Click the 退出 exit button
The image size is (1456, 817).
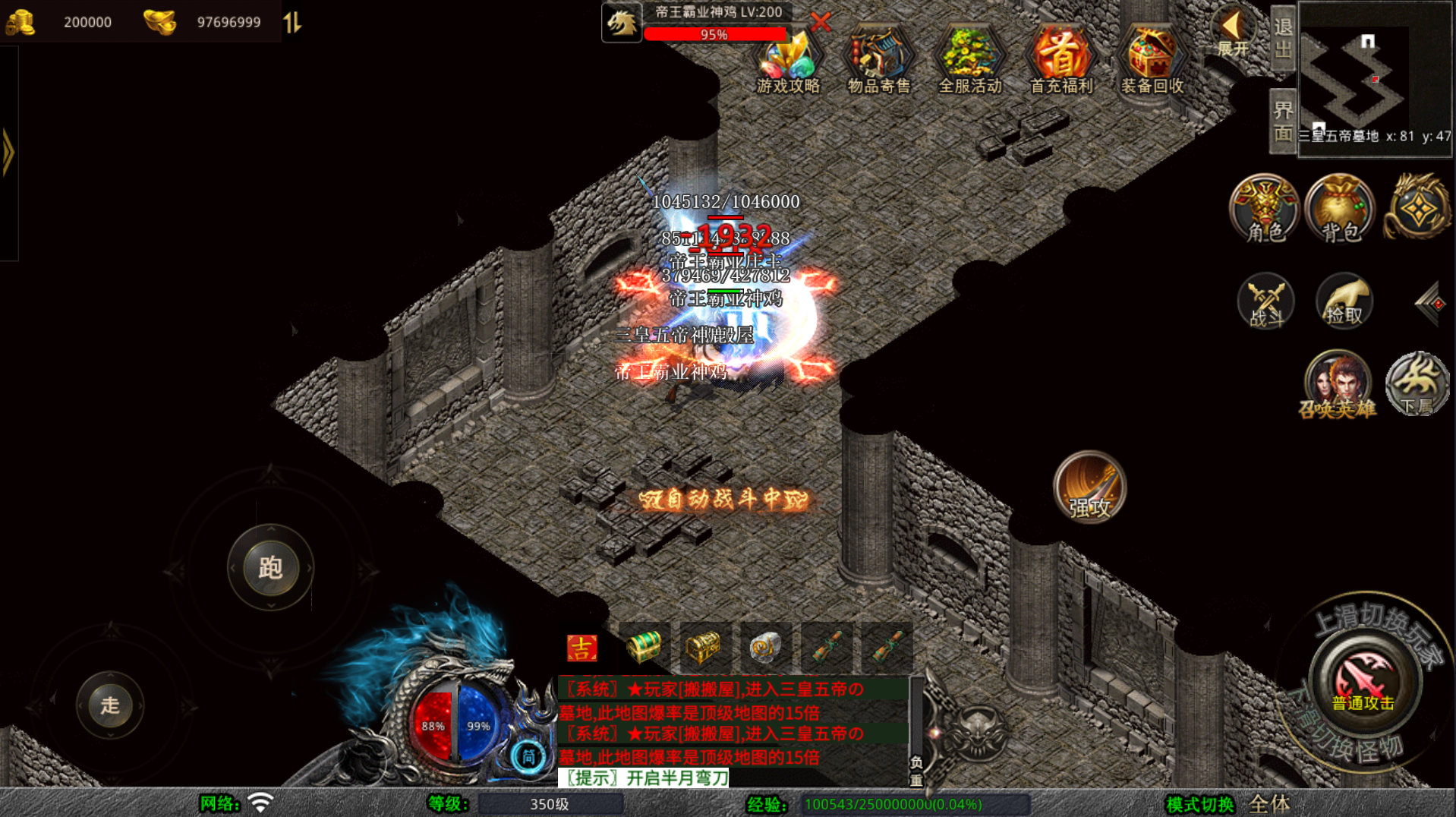pyautogui.click(x=1283, y=38)
